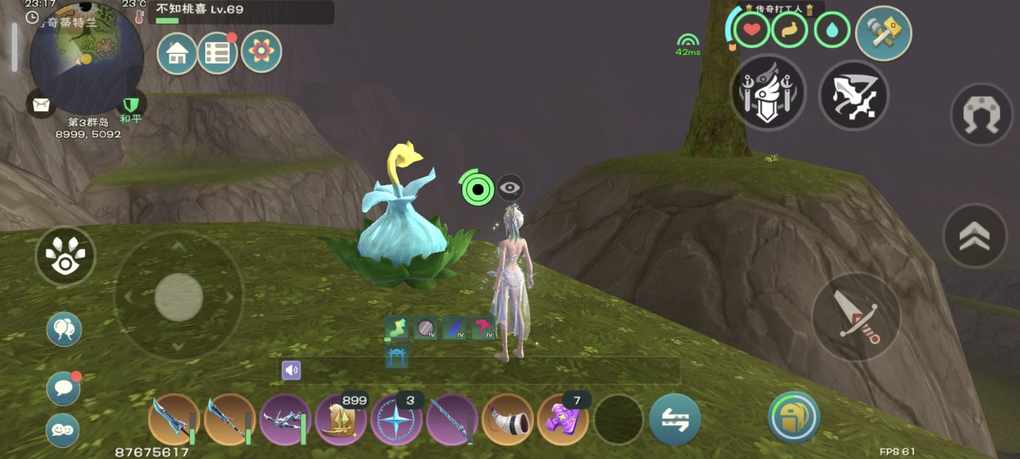Open the list menu with red dot
Screen dimensions: 1020x459
coord(217,52)
